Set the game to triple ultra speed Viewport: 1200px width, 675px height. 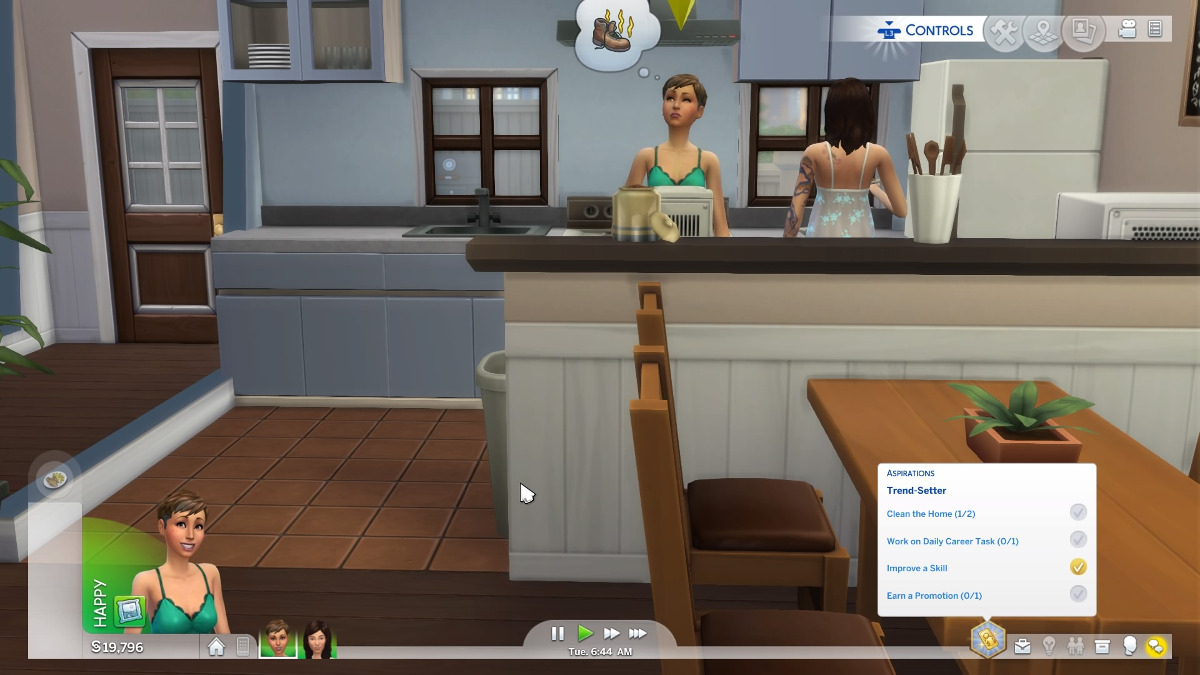(638, 633)
